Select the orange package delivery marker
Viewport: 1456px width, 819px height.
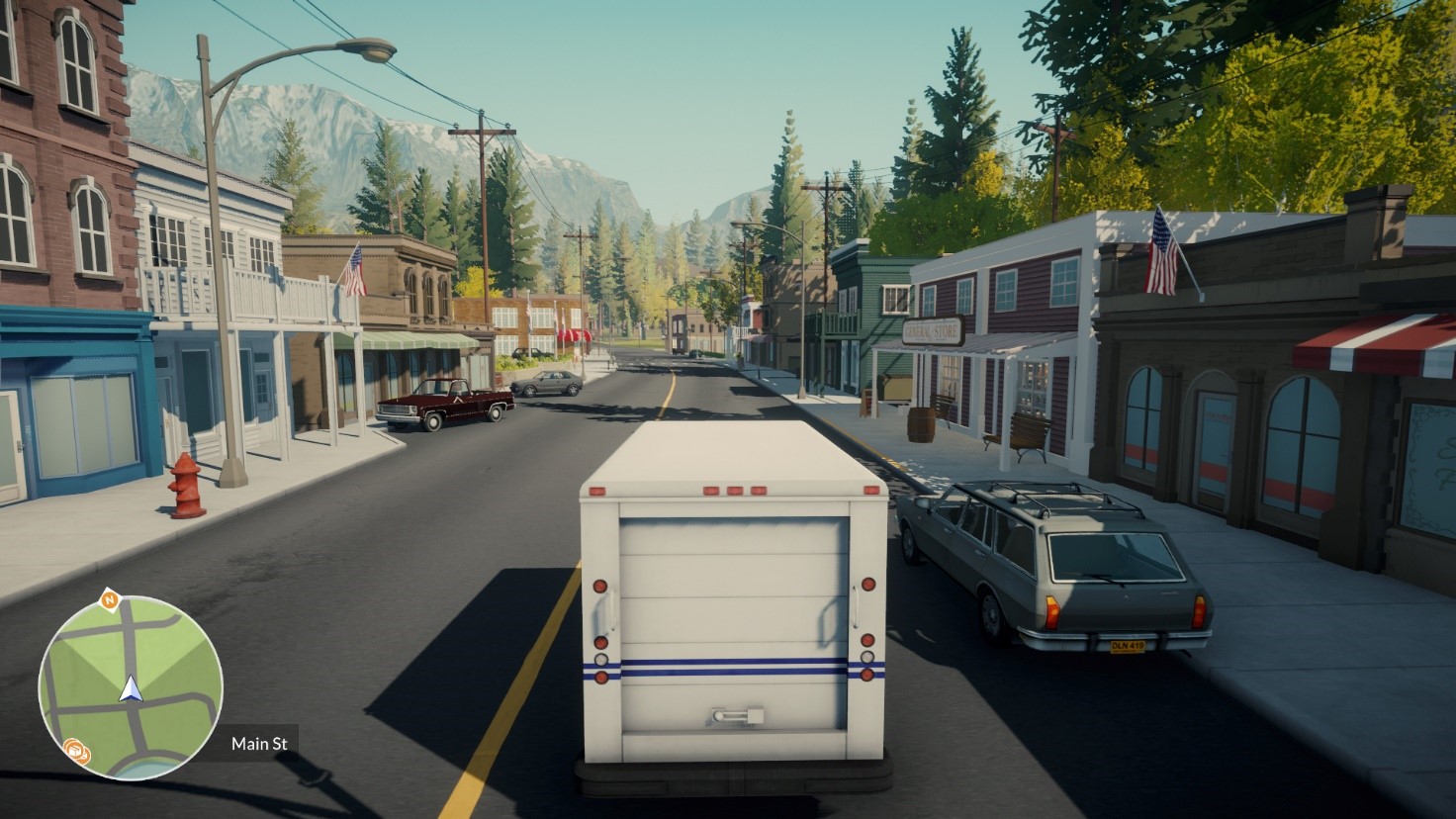pos(74,751)
